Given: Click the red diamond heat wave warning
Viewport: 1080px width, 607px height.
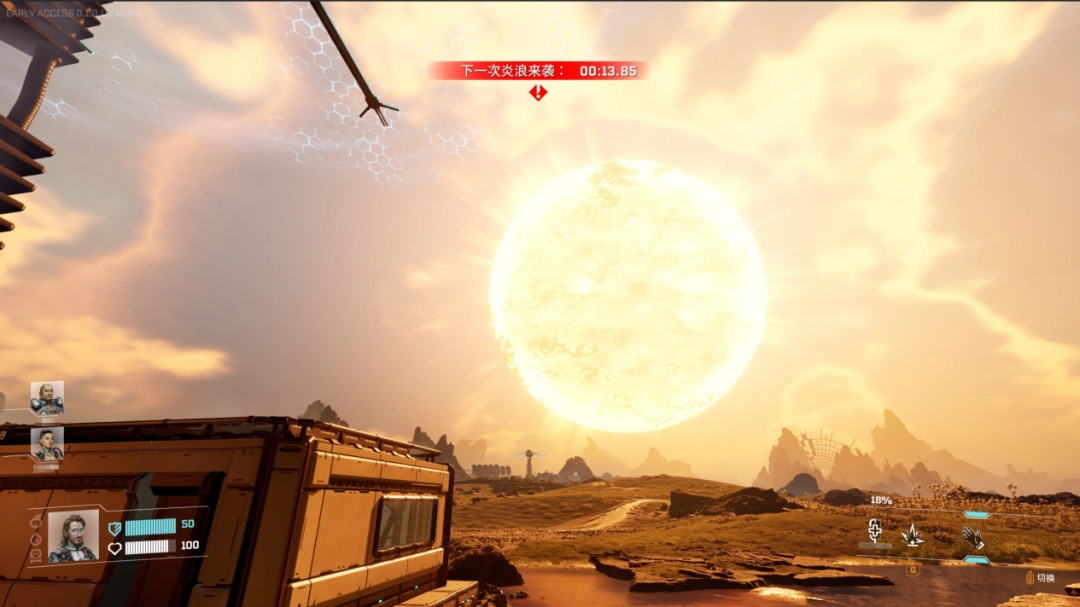Looking at the screenshot, I should [538, 93].
